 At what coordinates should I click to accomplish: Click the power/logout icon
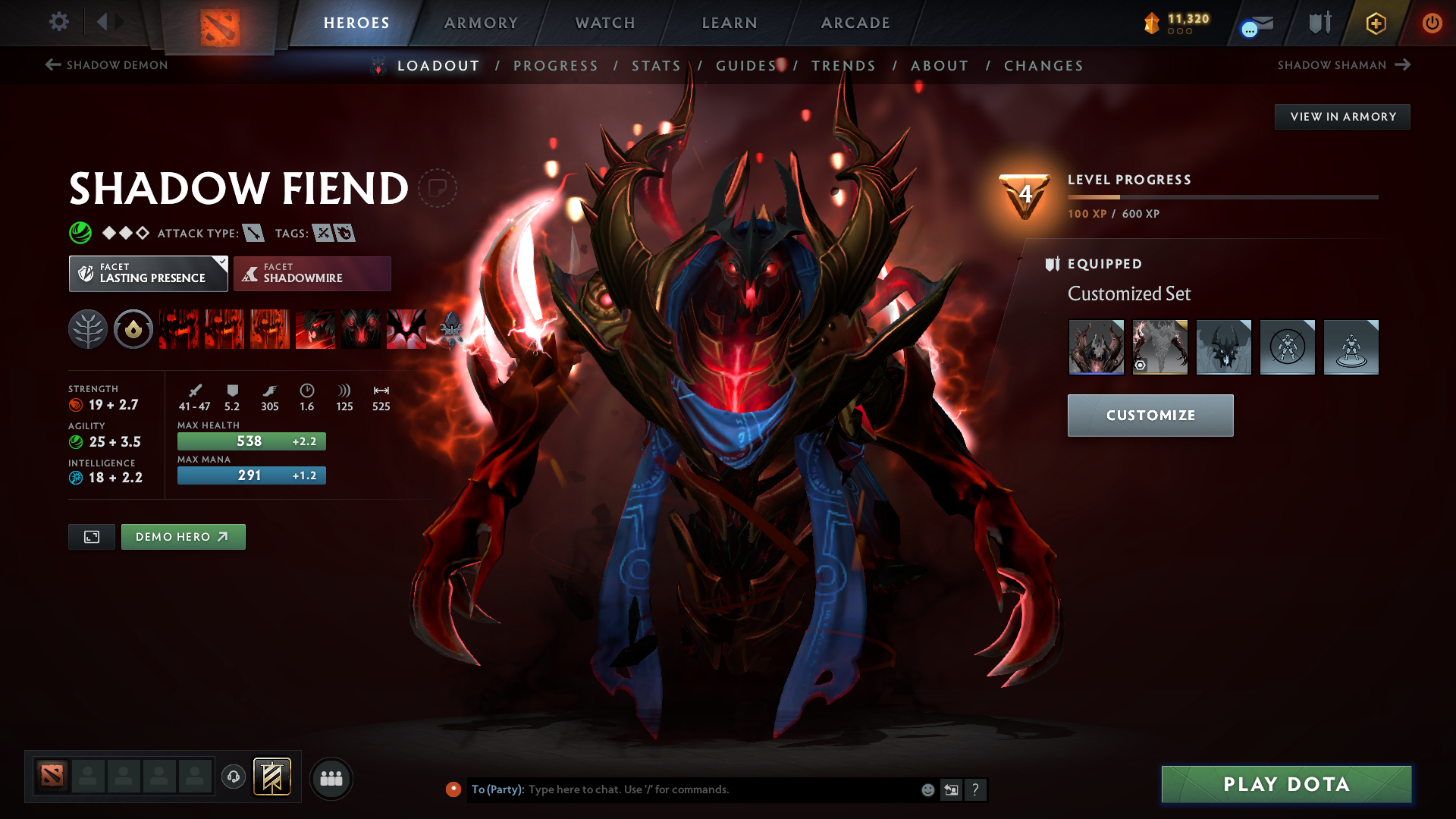tap(1432, 23)
